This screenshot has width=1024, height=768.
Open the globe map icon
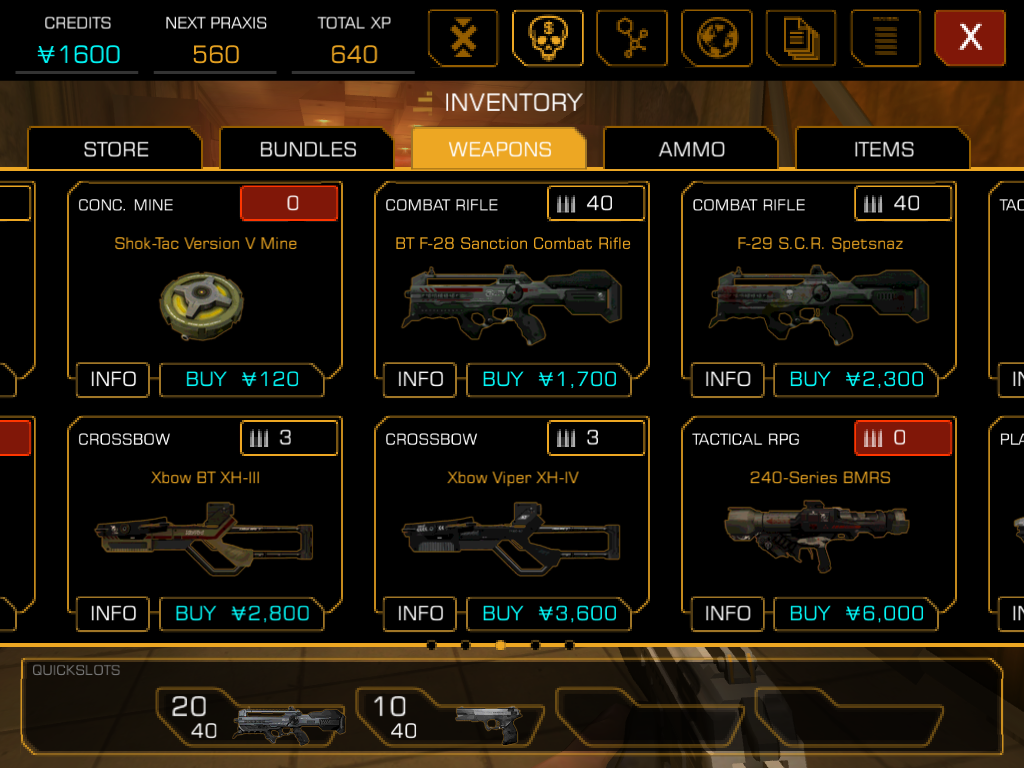point(717,38)
